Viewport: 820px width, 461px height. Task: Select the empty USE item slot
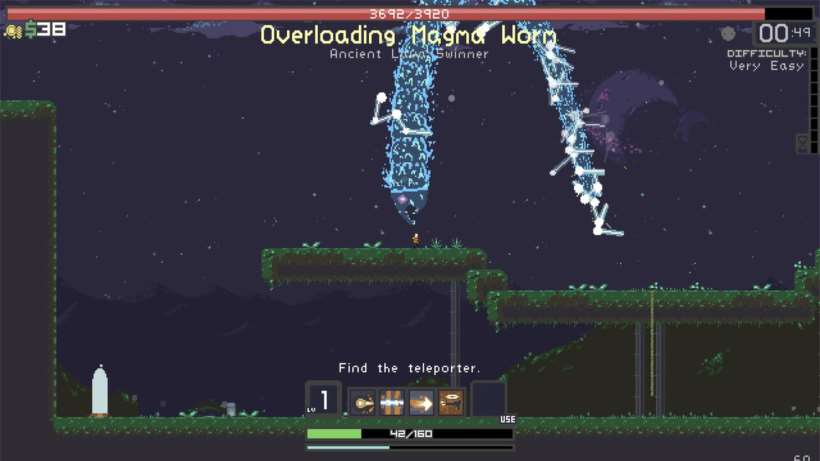489,400
